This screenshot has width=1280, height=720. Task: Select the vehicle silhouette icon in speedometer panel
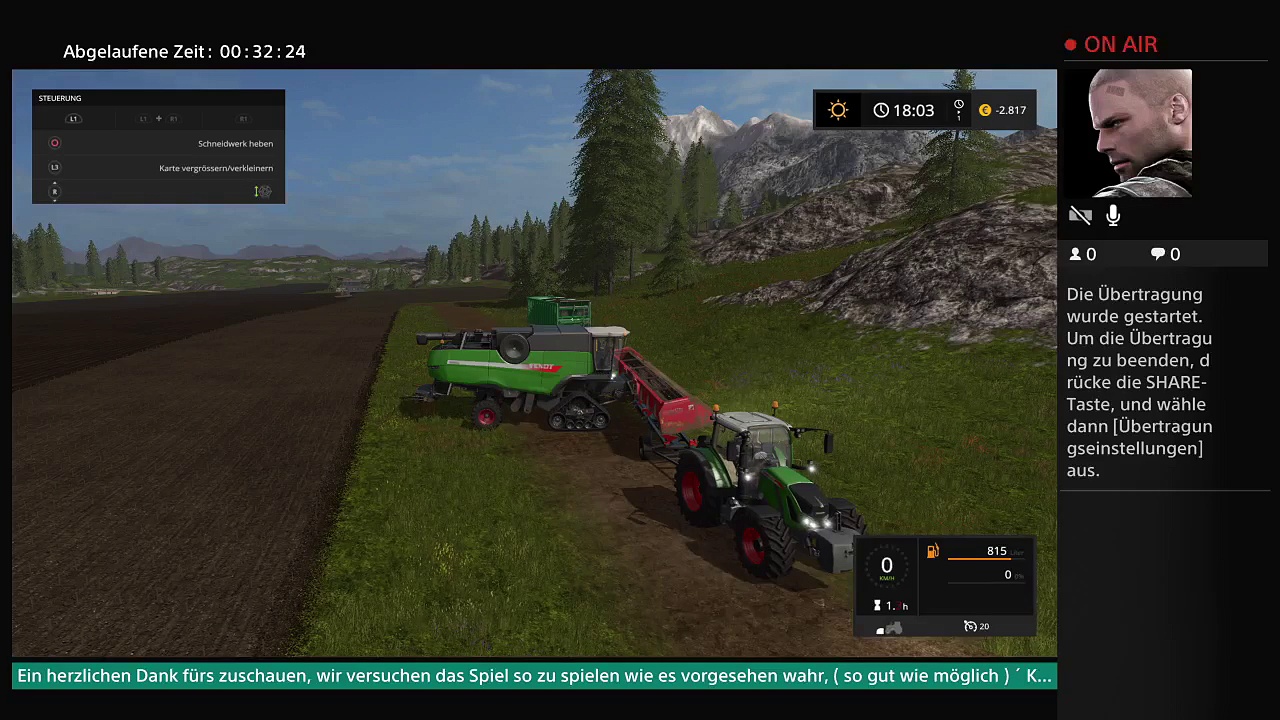[889, 629]
